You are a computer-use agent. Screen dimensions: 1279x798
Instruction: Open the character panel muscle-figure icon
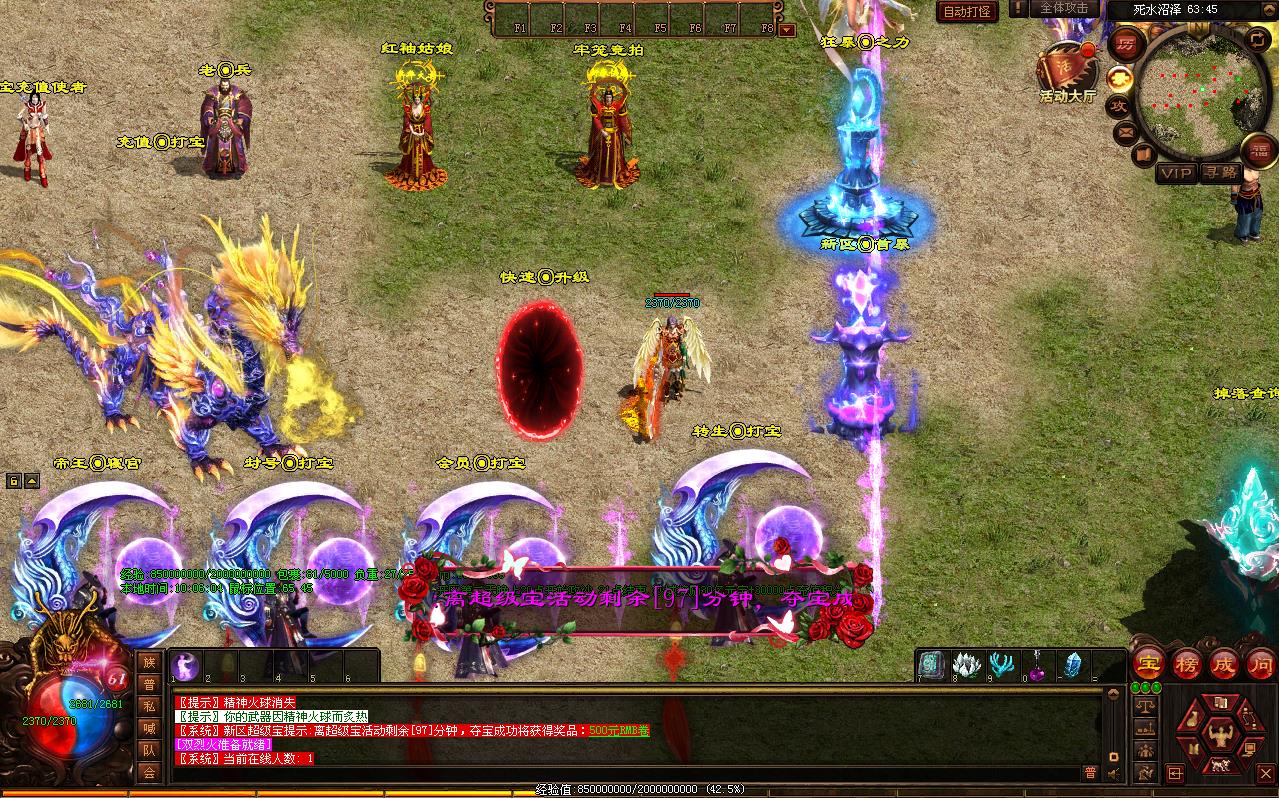(1219, 738)
